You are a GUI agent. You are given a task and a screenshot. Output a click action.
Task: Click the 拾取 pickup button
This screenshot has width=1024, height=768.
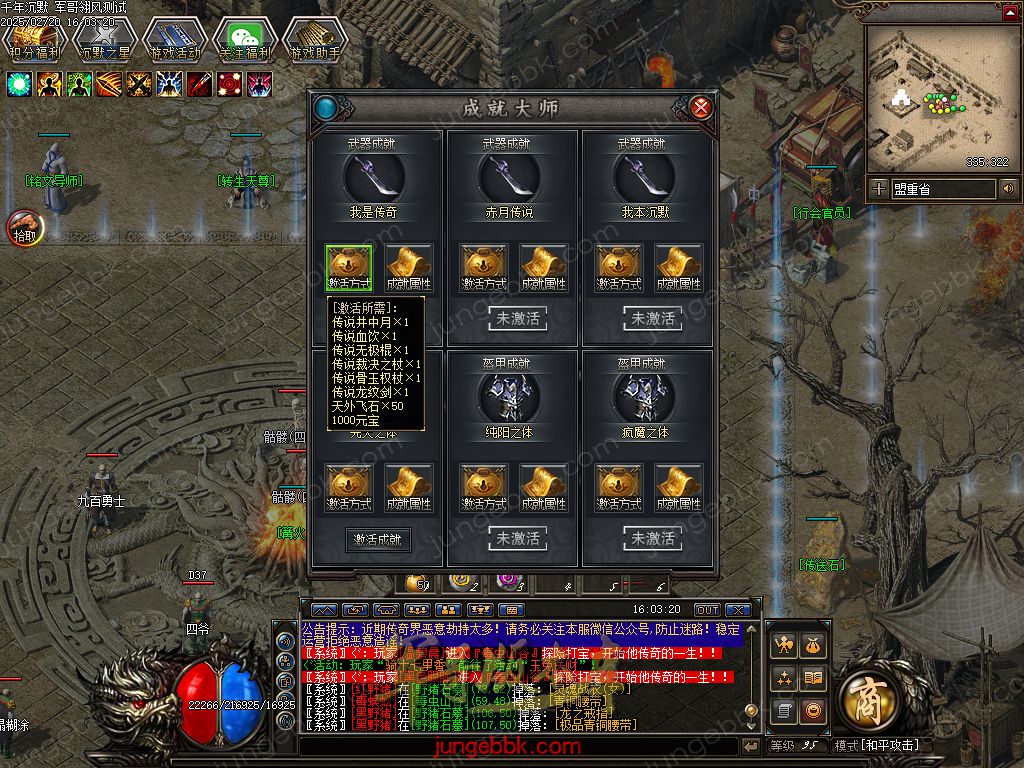[x=24, y=229]
